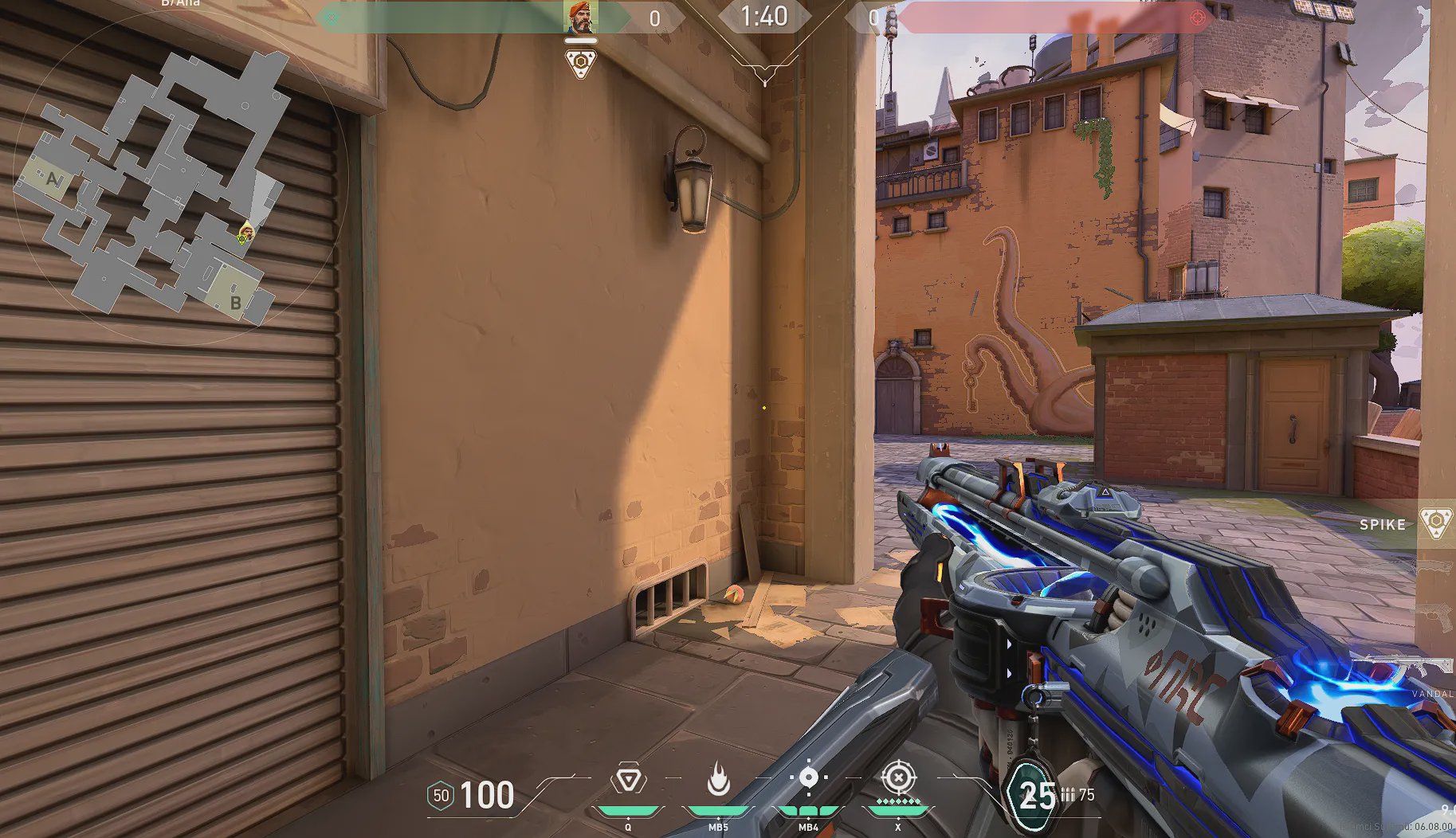
Task: Click the spike carrier icon below the portrait
Action: click(x=581, y=63)
